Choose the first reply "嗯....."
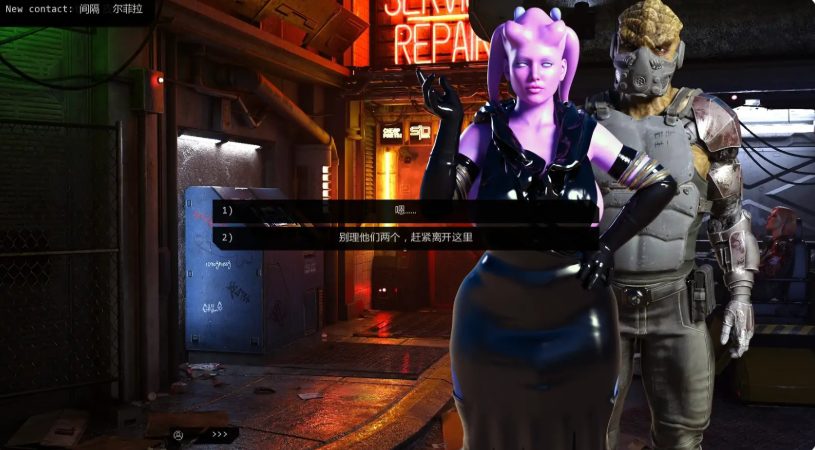 point(405,211)
